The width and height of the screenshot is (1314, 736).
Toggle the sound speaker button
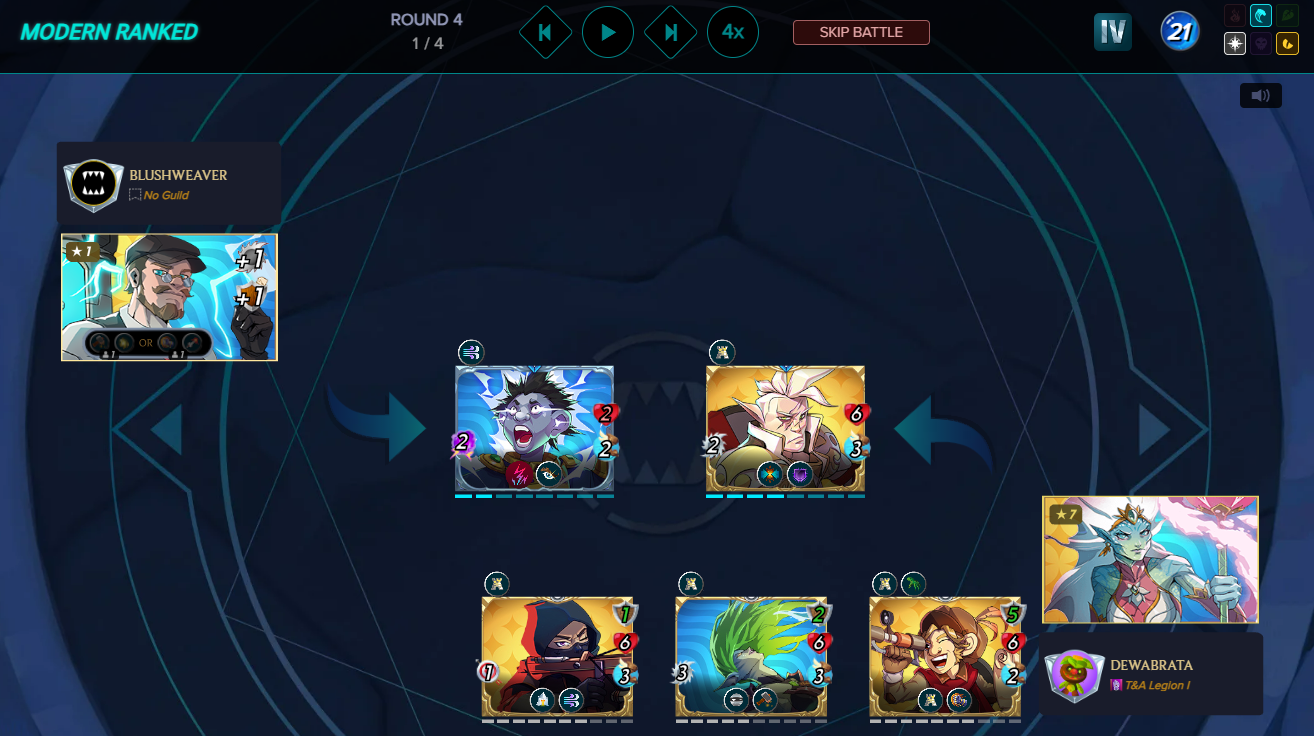coord(1260,95)
